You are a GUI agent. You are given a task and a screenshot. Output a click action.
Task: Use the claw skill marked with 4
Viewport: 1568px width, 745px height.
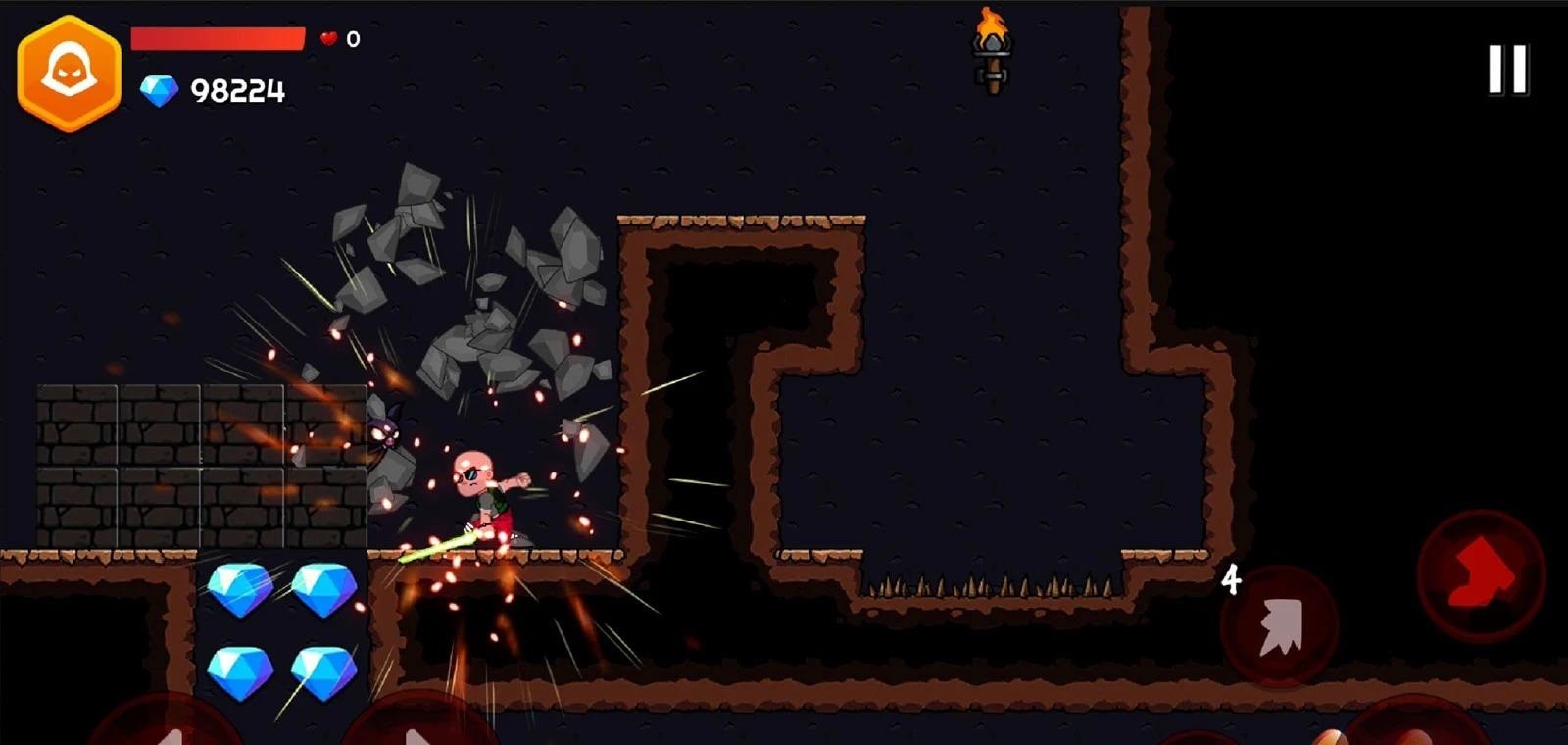coord(1279,624)
